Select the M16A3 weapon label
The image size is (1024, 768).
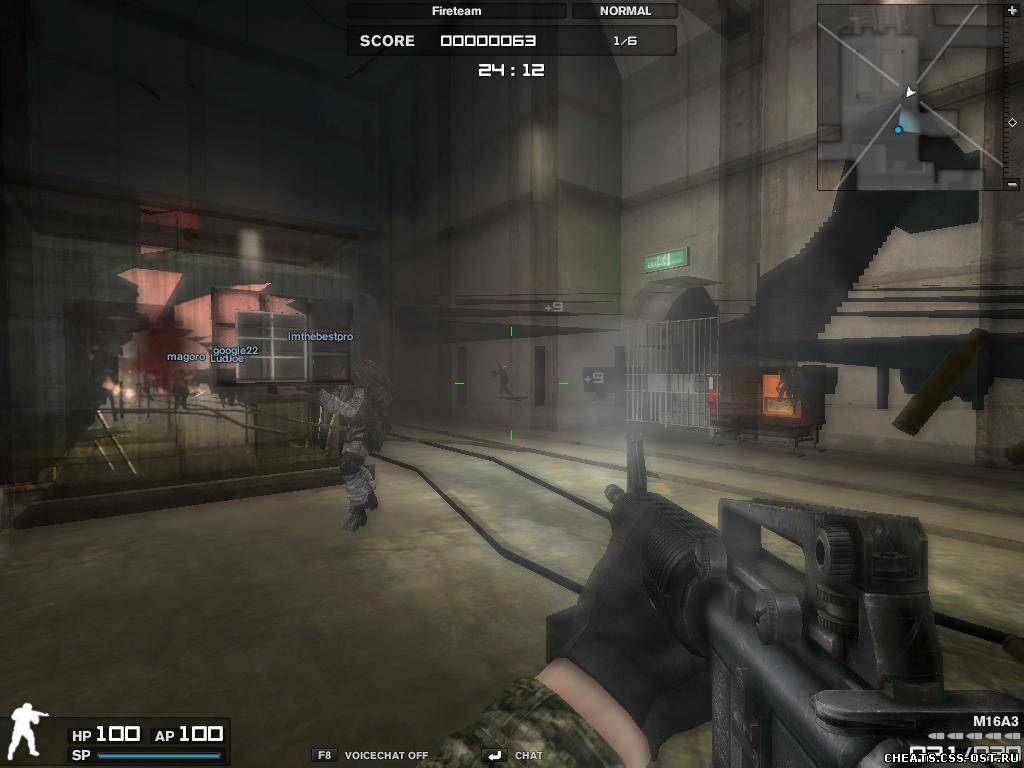[x=995, y=721]
